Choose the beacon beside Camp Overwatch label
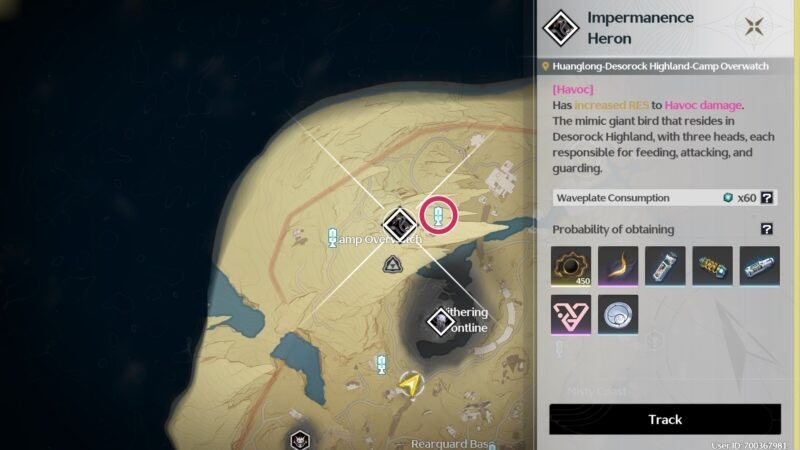Screen dimensions: 800x450 coord(334,238)
